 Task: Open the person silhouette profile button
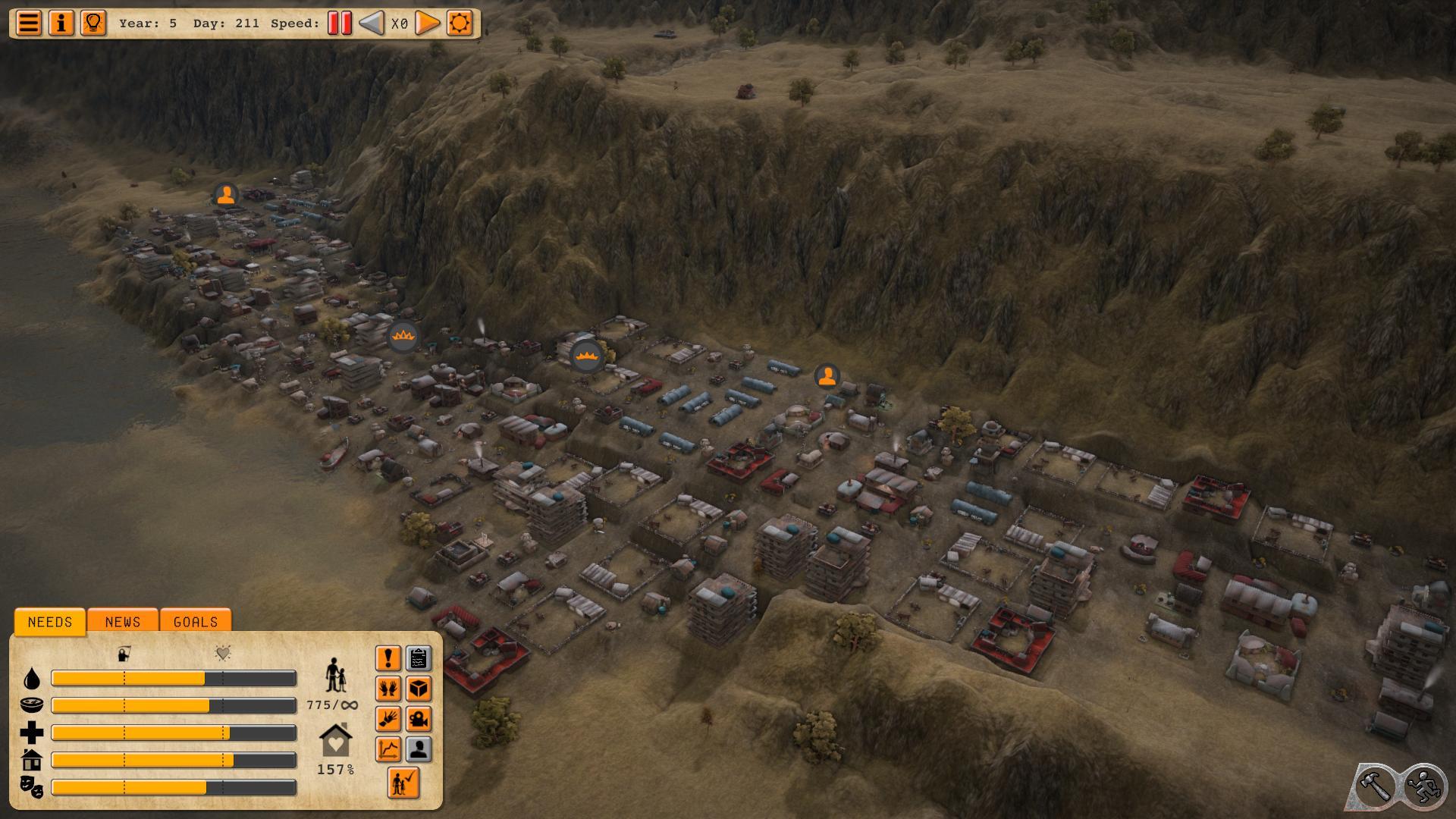419,749
